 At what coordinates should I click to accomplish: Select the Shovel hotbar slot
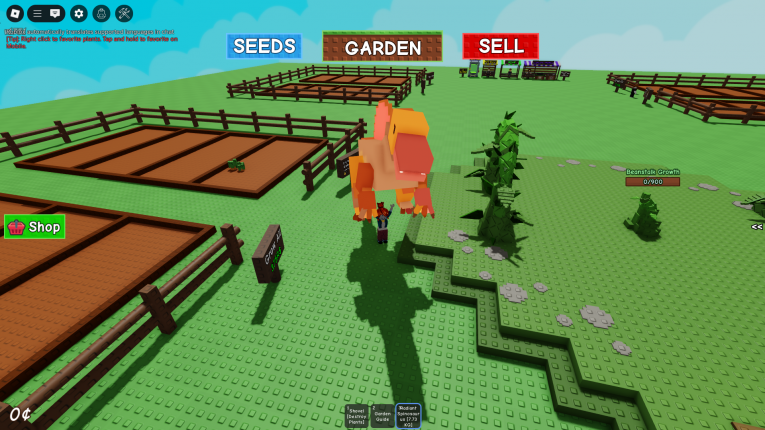coord(357,416)
